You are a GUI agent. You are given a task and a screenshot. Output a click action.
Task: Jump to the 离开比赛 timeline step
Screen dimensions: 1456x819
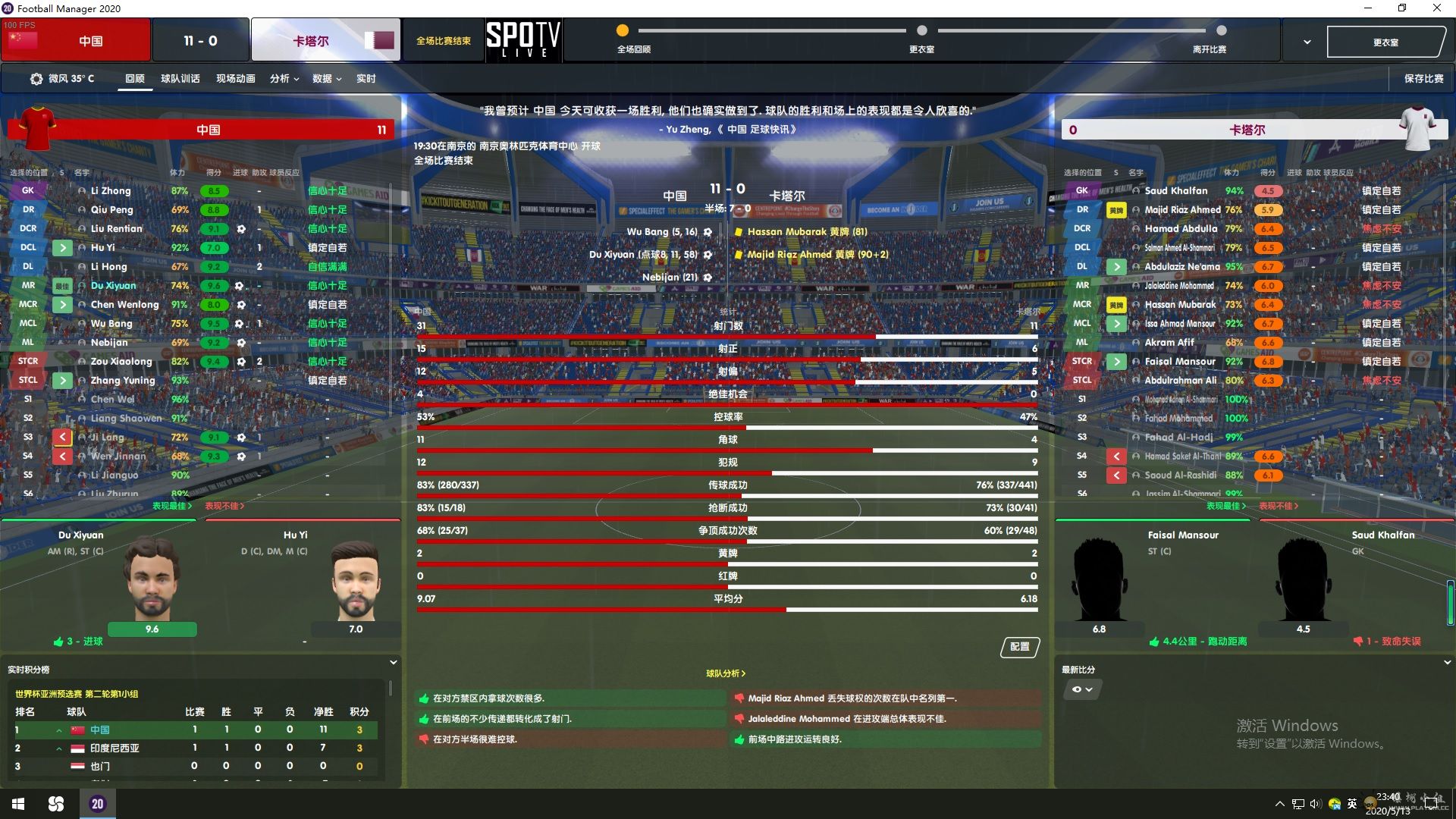[x=1221, y=31]
